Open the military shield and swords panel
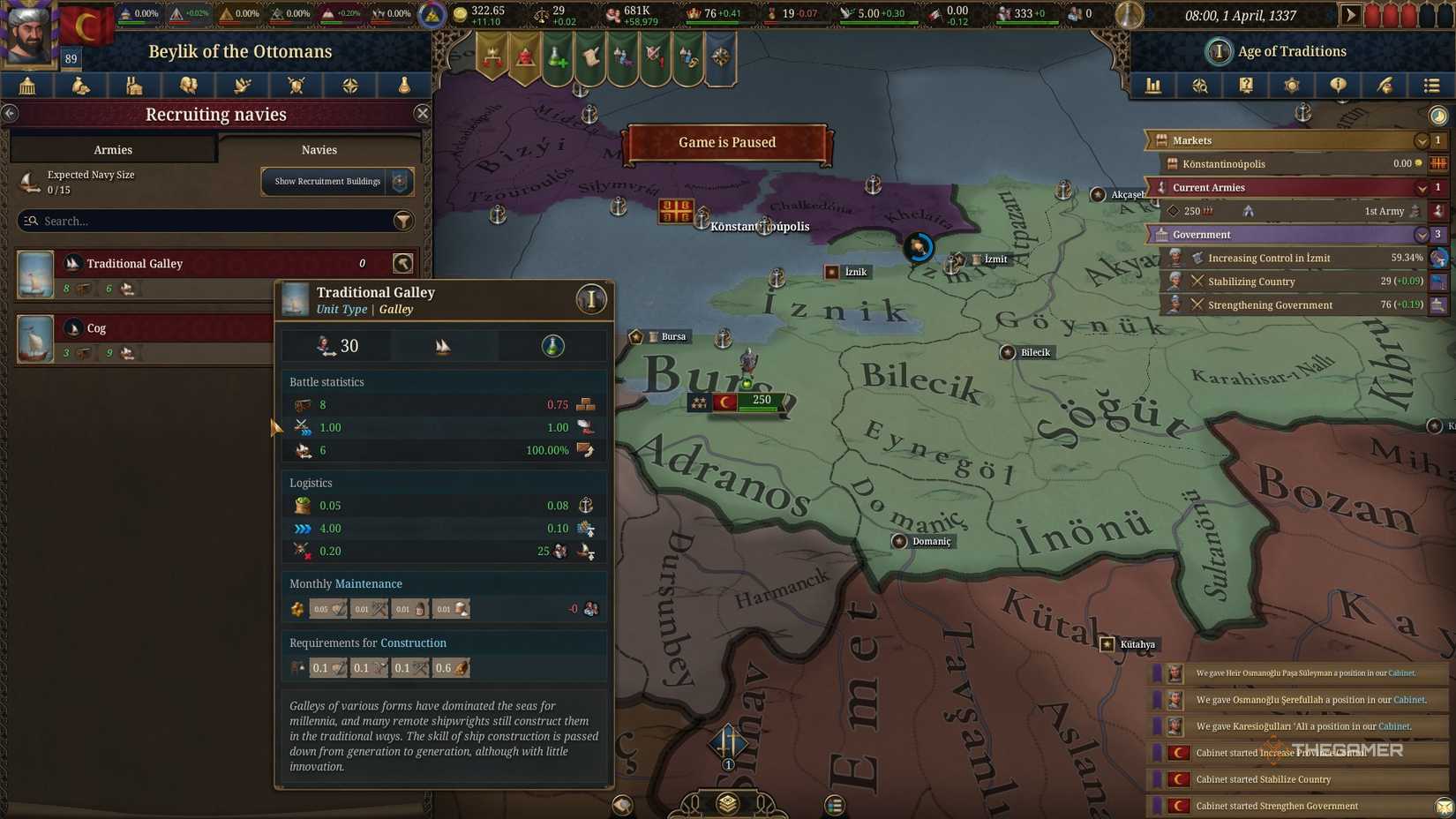This screenshot has width=1456, height=819. pyautogui.click(x=296, y=86)
